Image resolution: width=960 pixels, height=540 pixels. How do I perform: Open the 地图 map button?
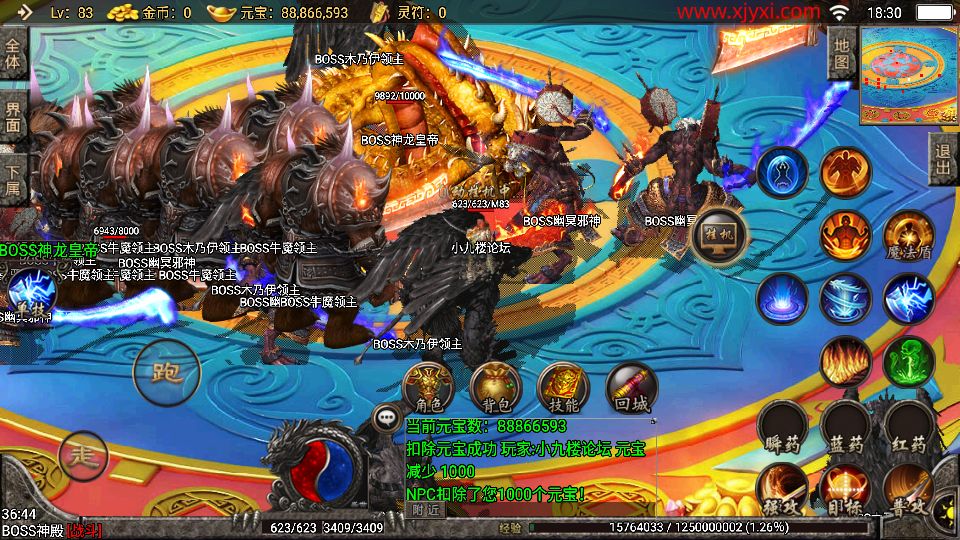842,53
